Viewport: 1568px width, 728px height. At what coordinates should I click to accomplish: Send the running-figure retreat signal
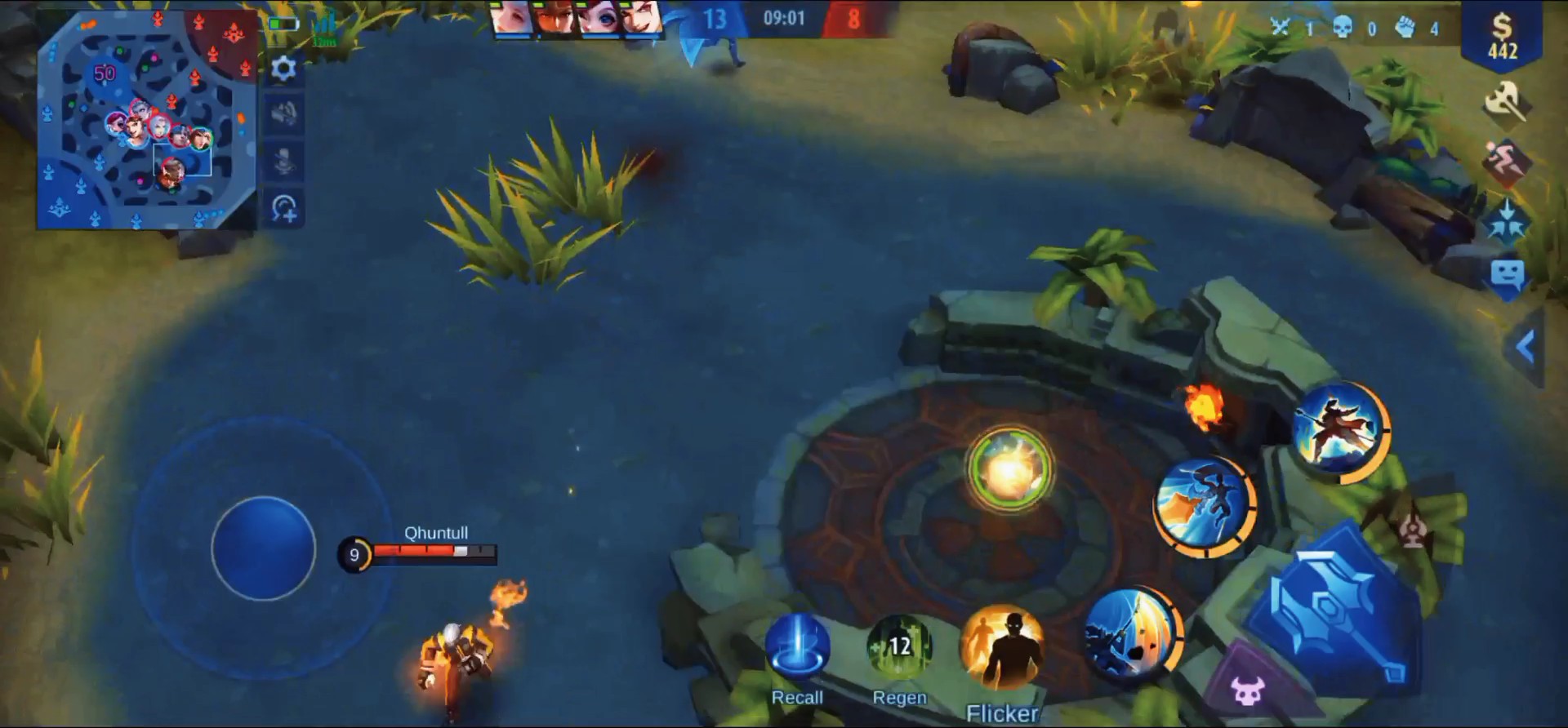(1505, 160)
